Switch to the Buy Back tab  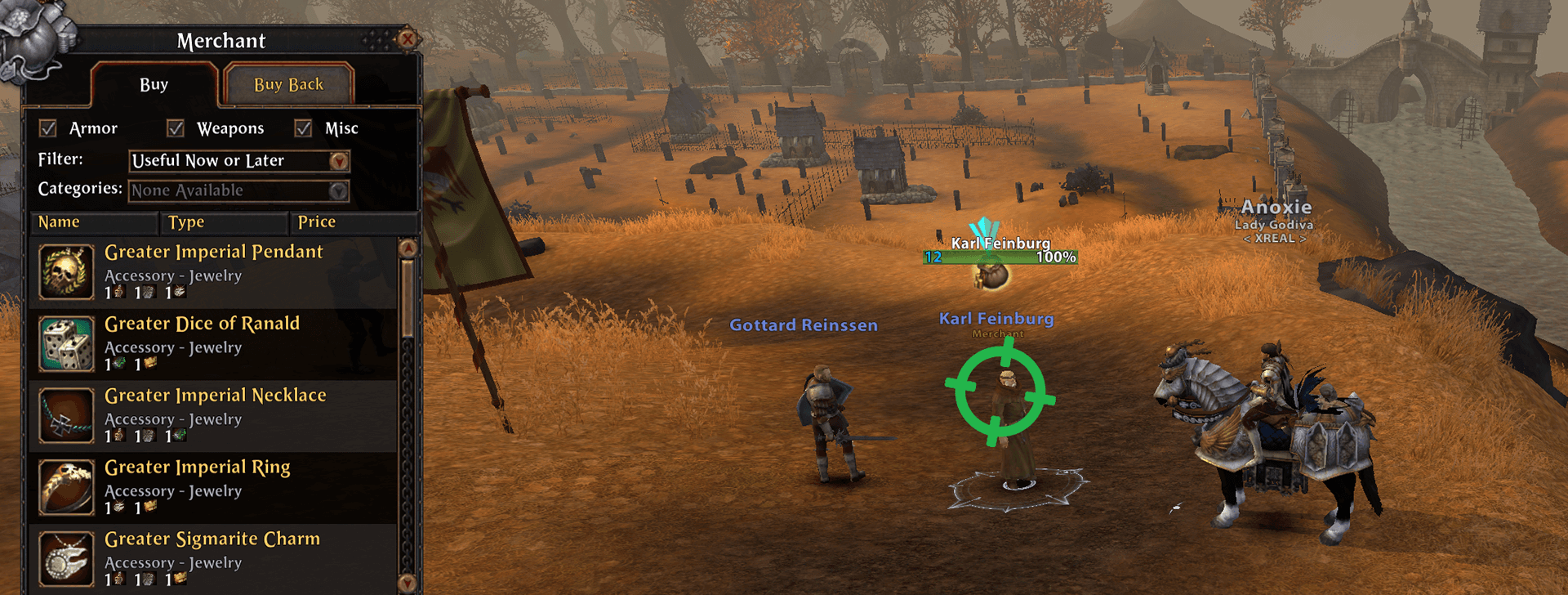(x=288, y=85)
